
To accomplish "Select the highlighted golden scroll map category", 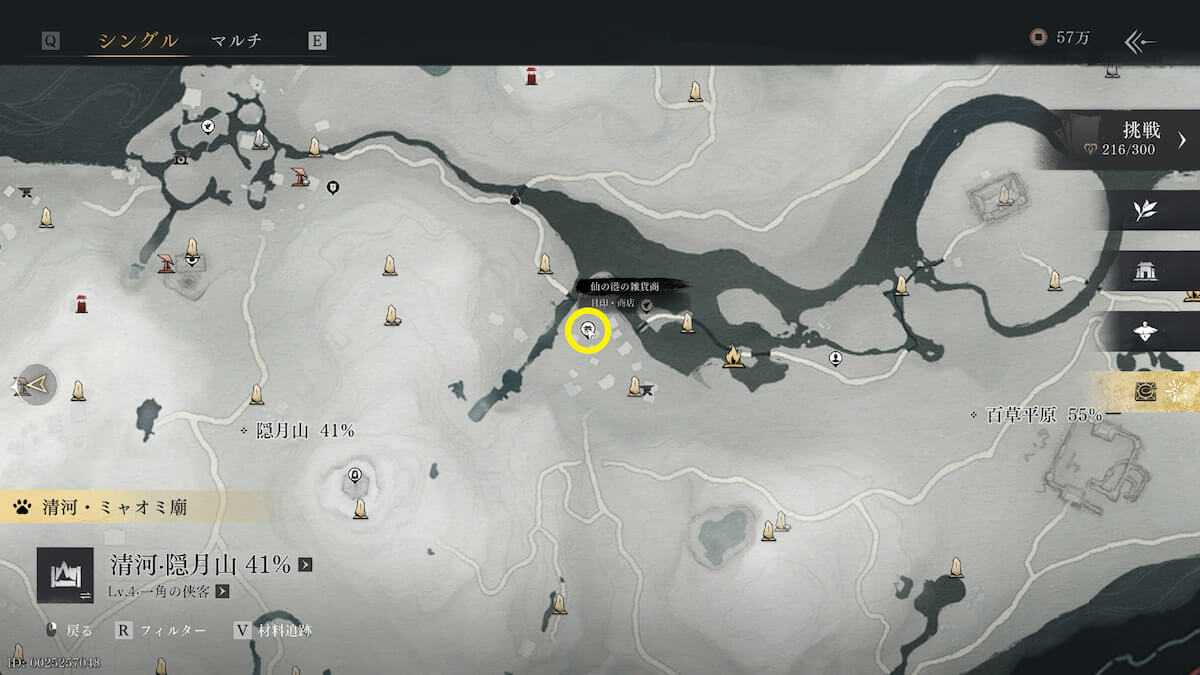I will [x=1145, y=392].
